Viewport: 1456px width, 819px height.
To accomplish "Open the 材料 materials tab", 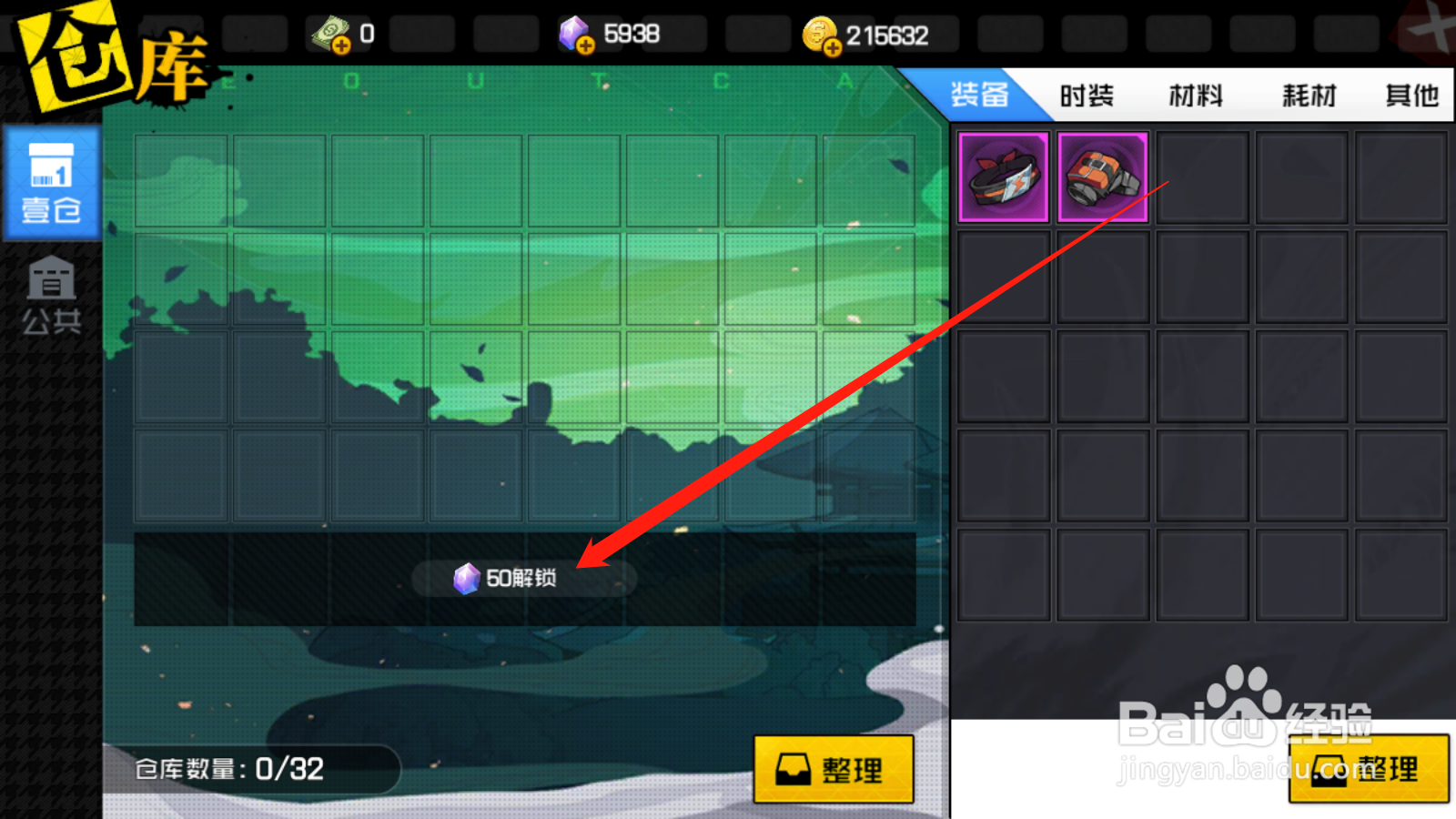I will (x=1196, y=95).
